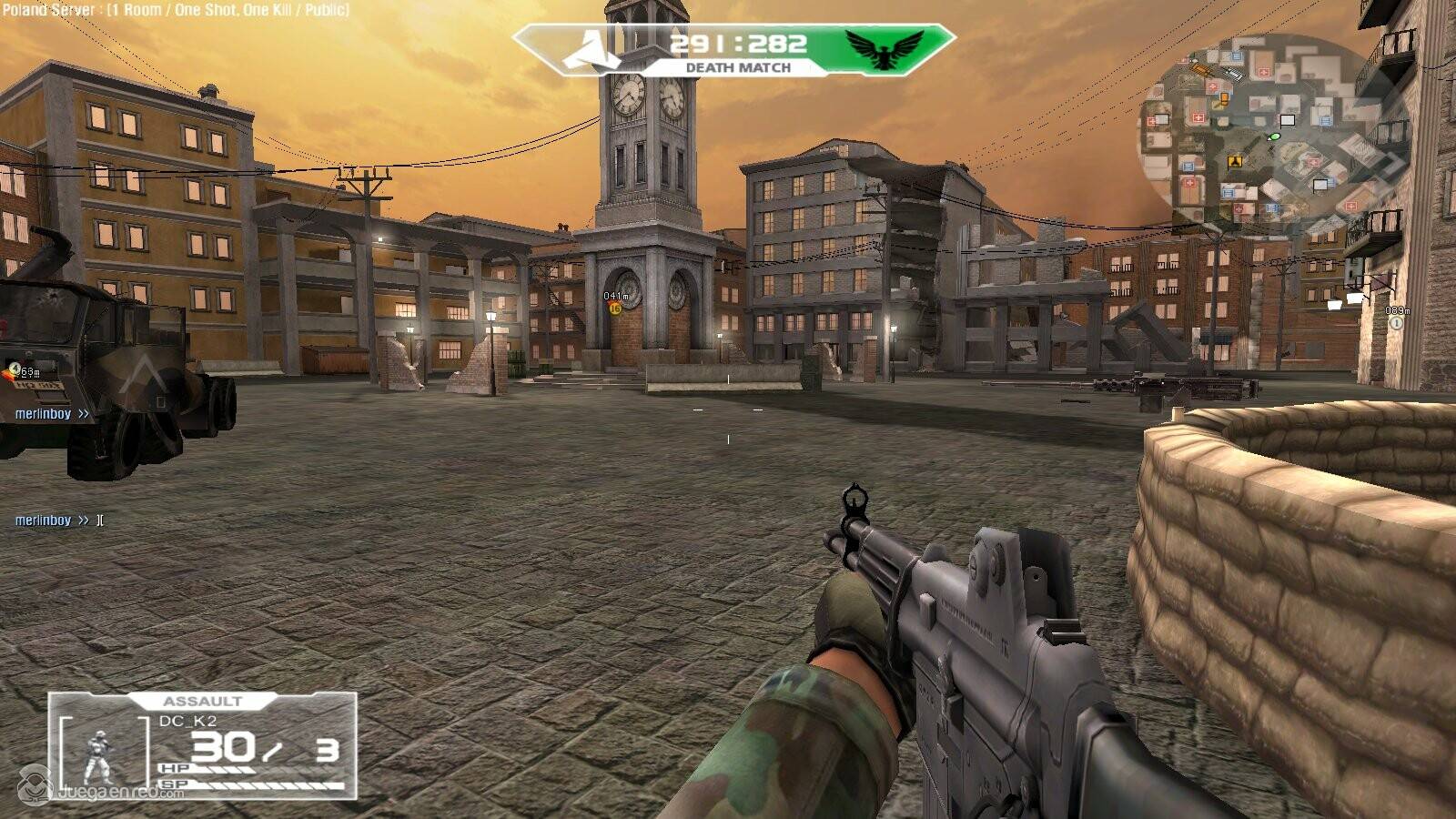Viewport: 1456px width, 819px height.
Task: Select the green eagle team emblem
Action: tap(883, 49)
